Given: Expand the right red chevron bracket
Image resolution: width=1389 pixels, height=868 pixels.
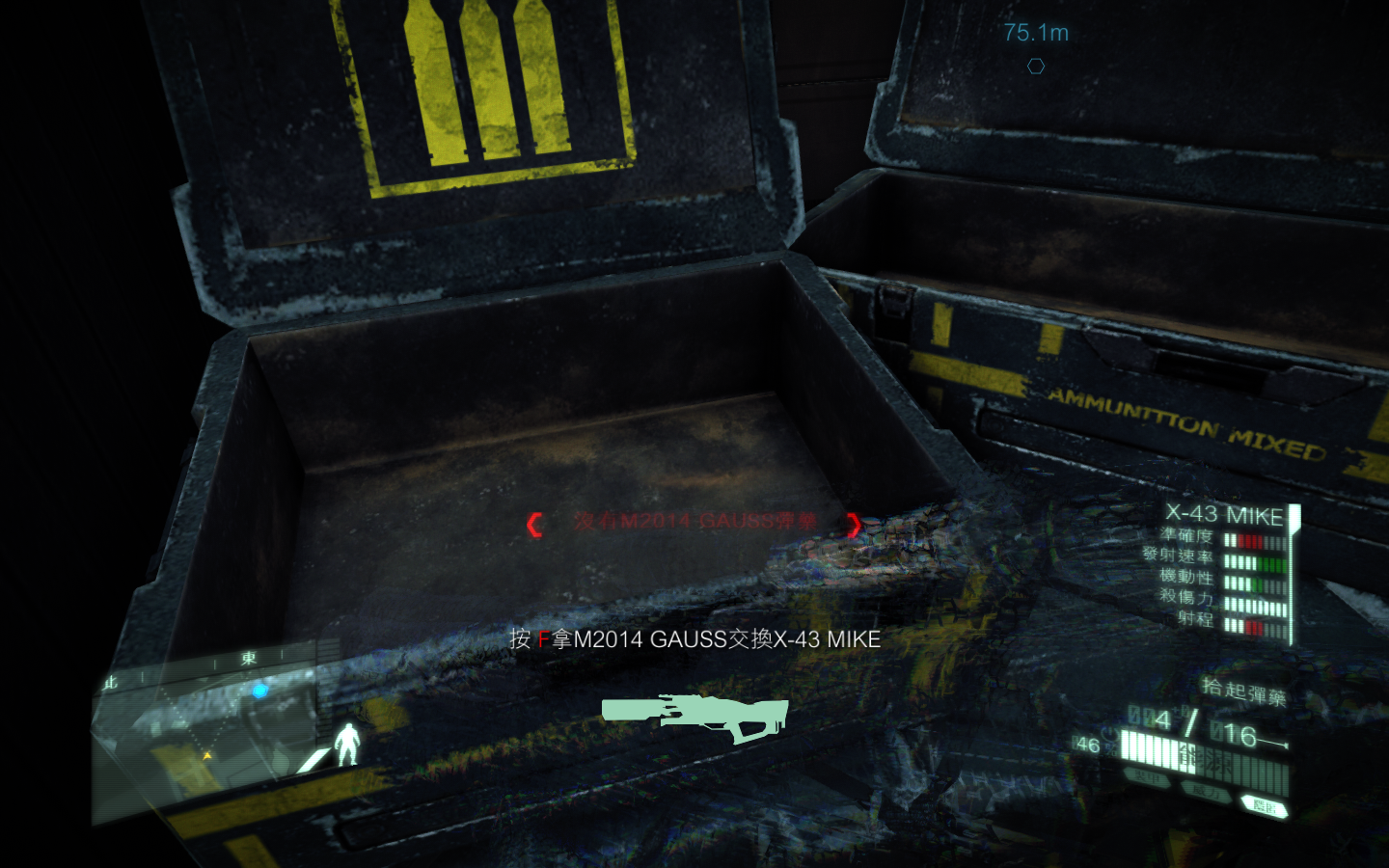Looking at the screenshot, I should click(853, 524).
